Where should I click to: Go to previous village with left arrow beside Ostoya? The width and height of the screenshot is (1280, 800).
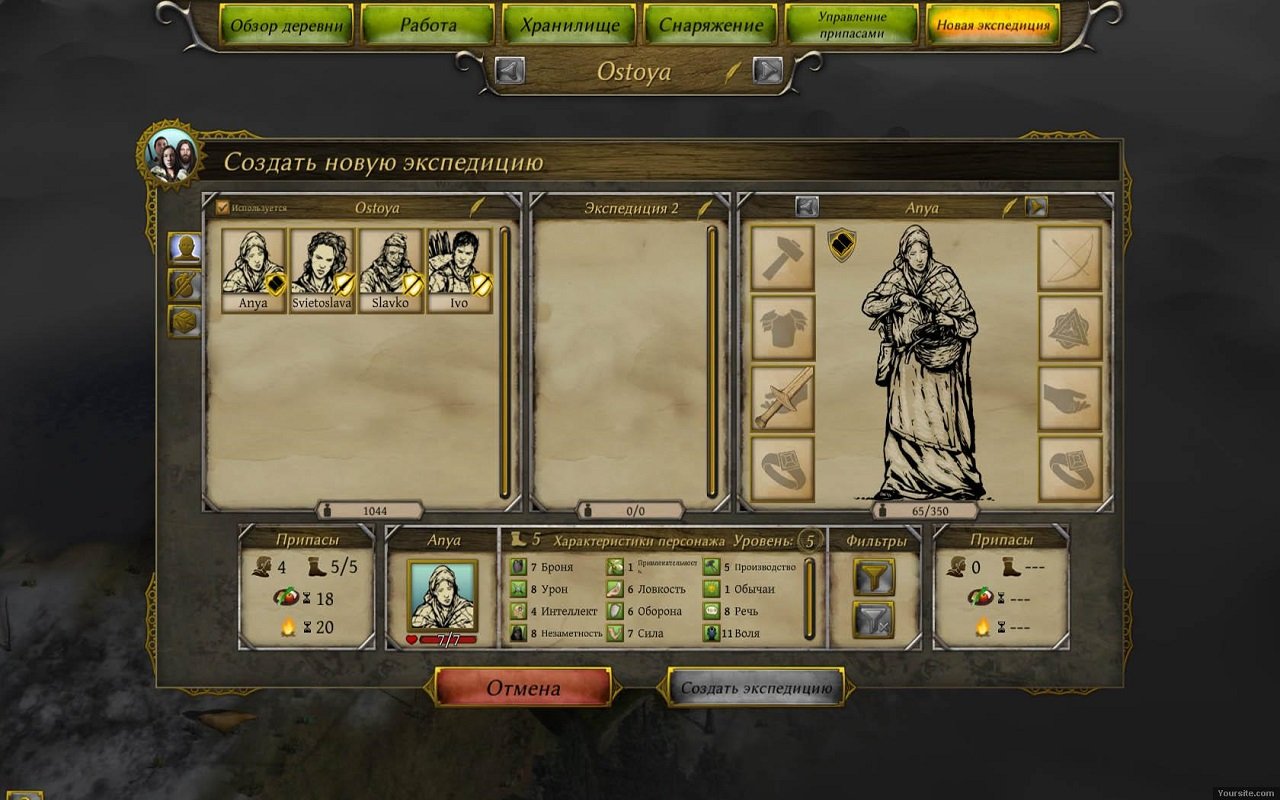pos(510,71)
